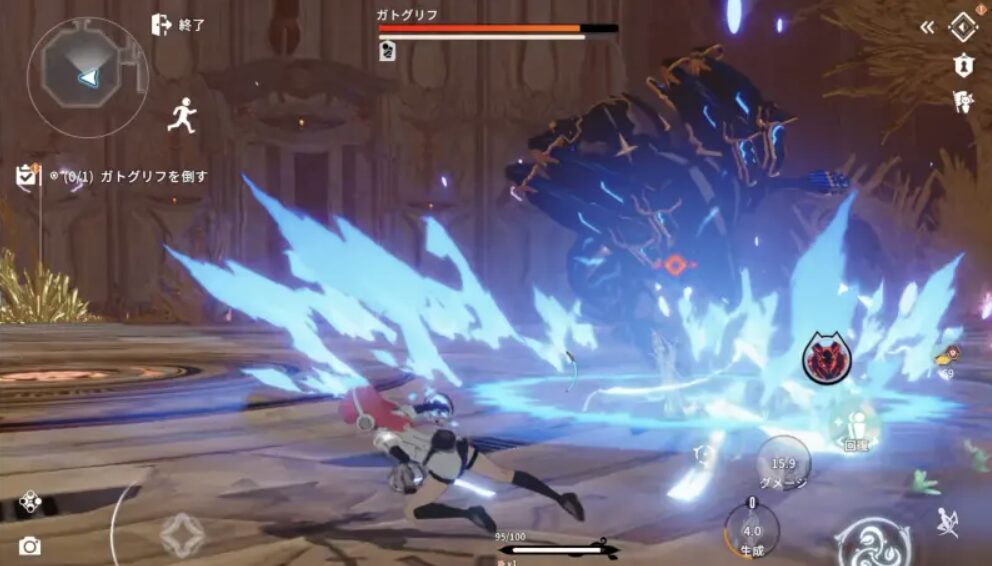This screenshot has height=566, width=992.
Task: Tap the diamond-shaped movement joystick
Action: pos(182,534)
